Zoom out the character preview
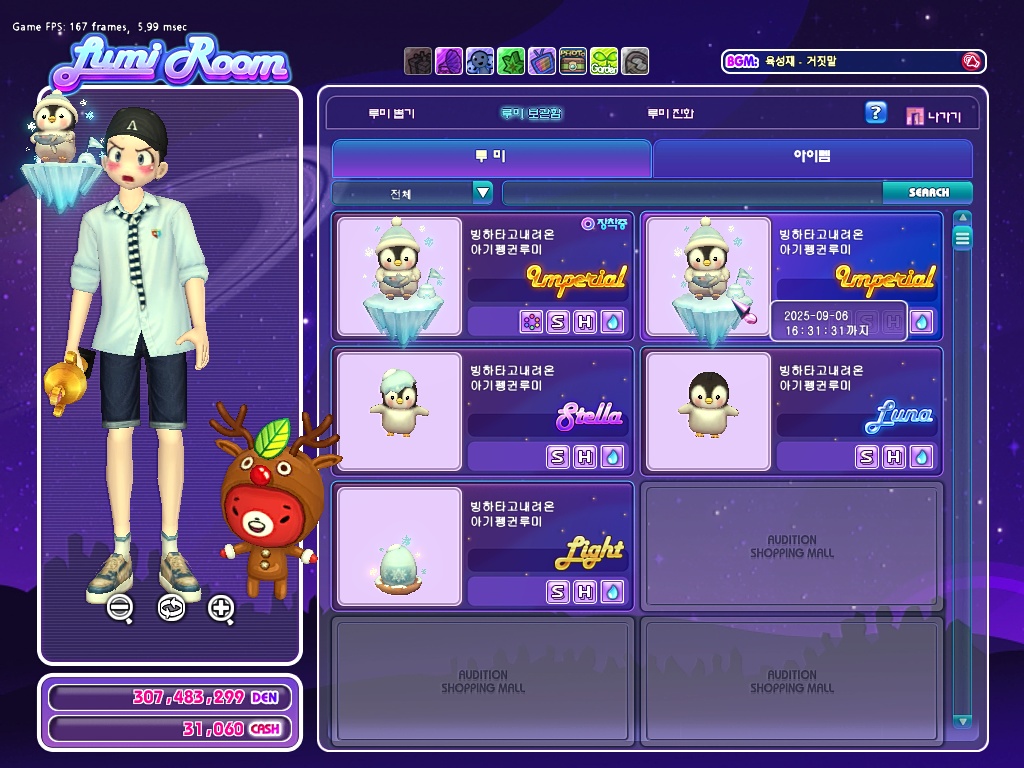 coord(120,607)
